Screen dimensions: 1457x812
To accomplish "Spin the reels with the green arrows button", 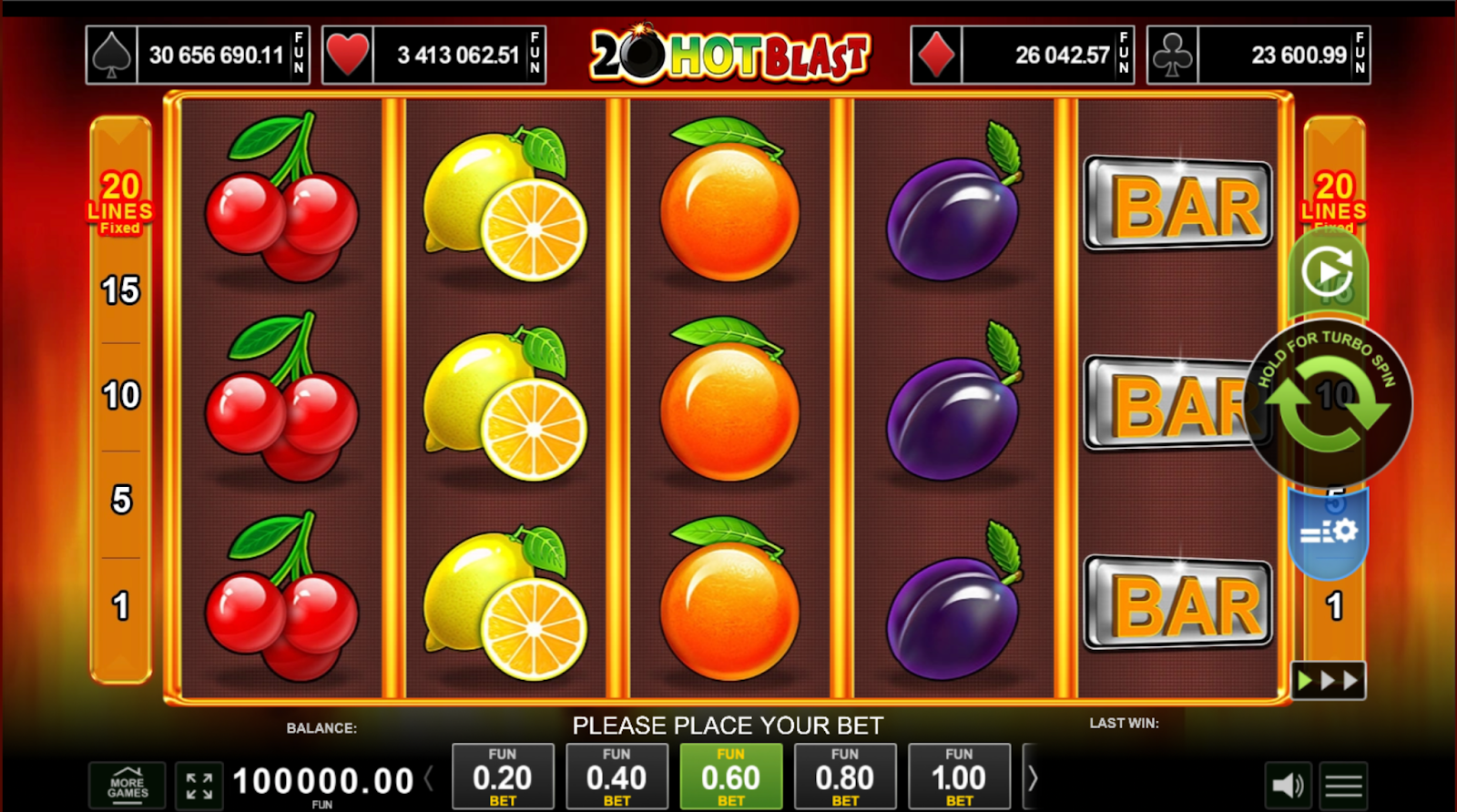I will click(x=1328, y=403).
